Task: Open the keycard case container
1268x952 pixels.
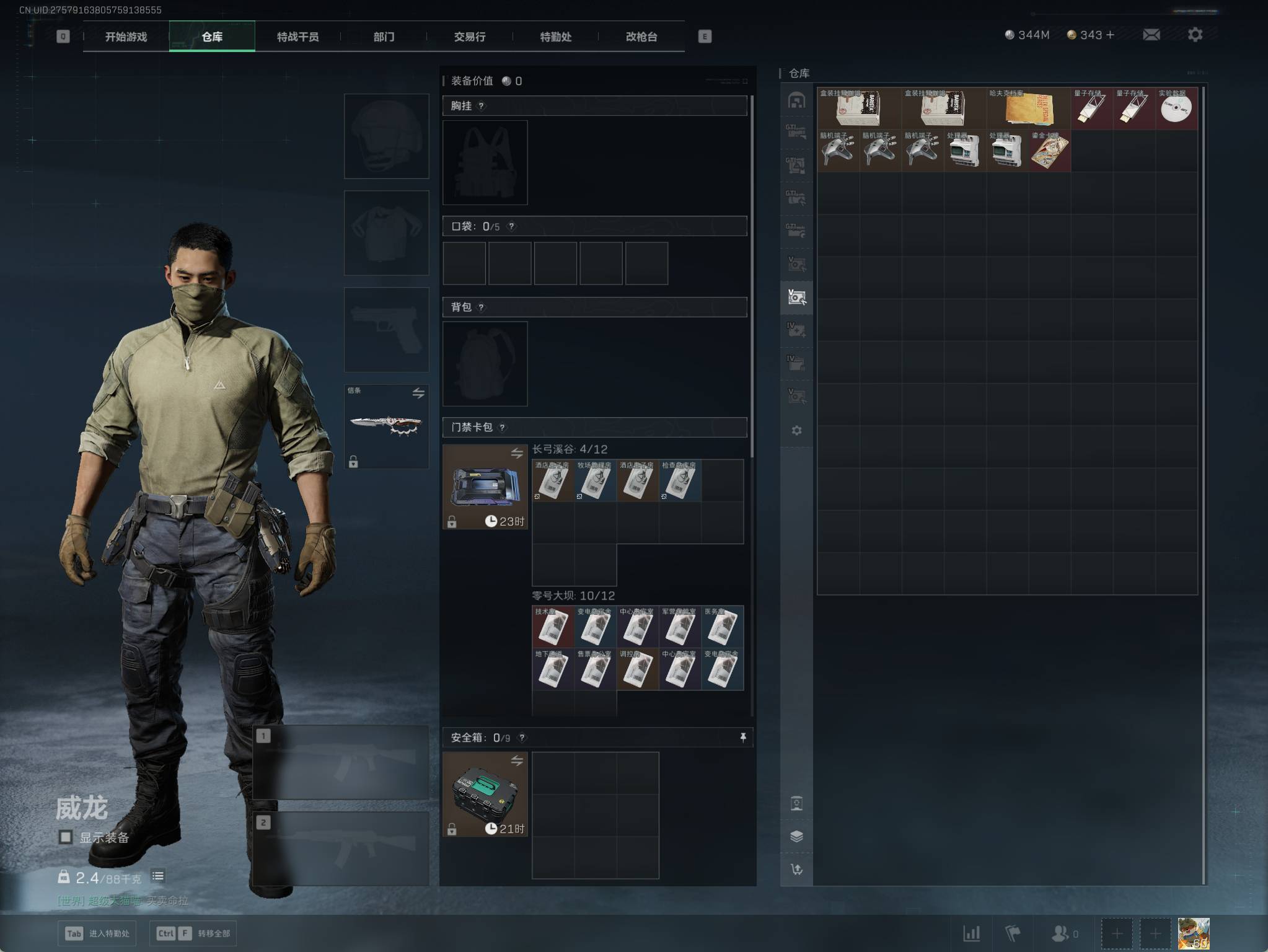Action: [x=485, y=487]
